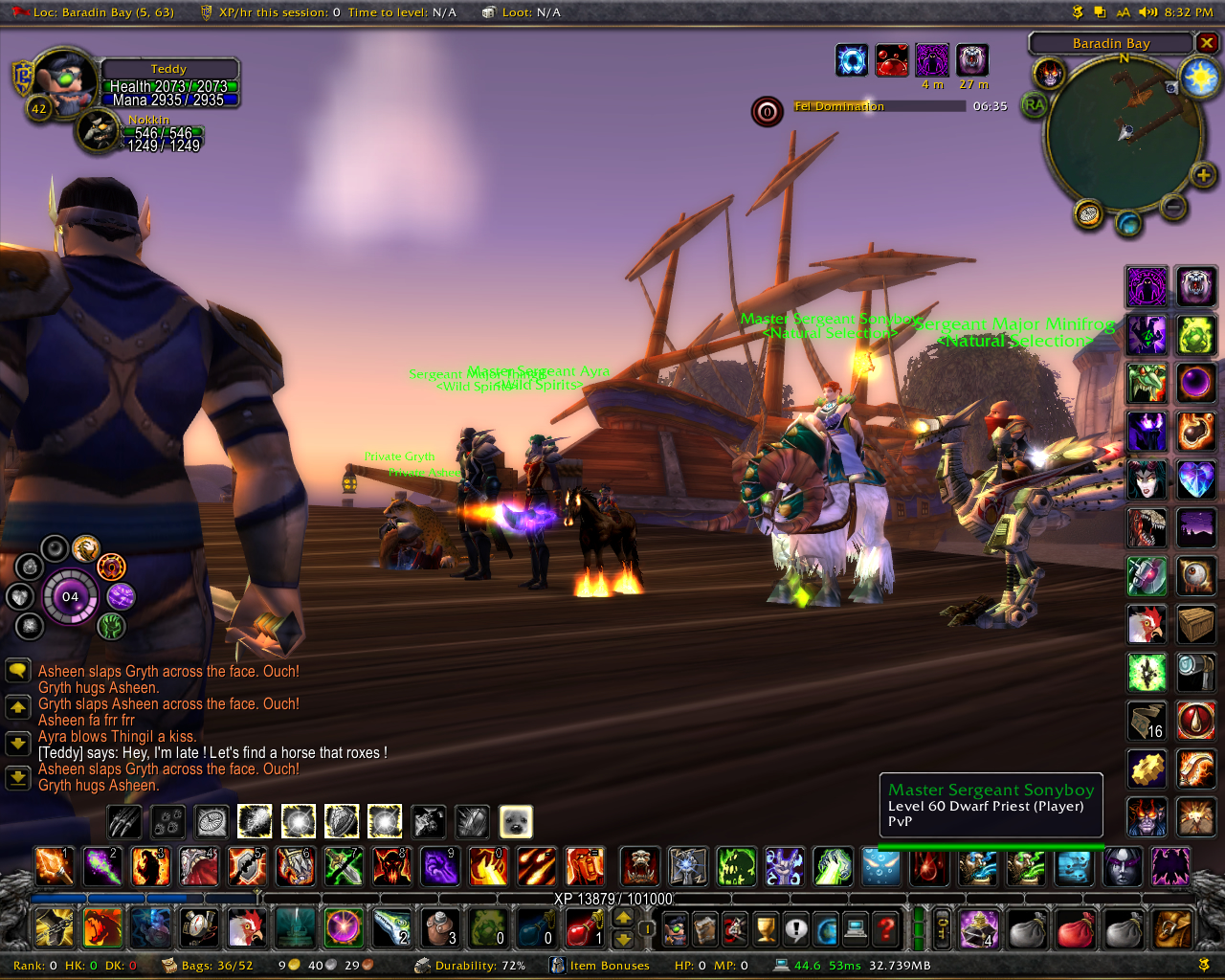The height and width of the screenshot is (980, 1225).
Task: Page the action bar up with arrow
Action: click(623, 917)
